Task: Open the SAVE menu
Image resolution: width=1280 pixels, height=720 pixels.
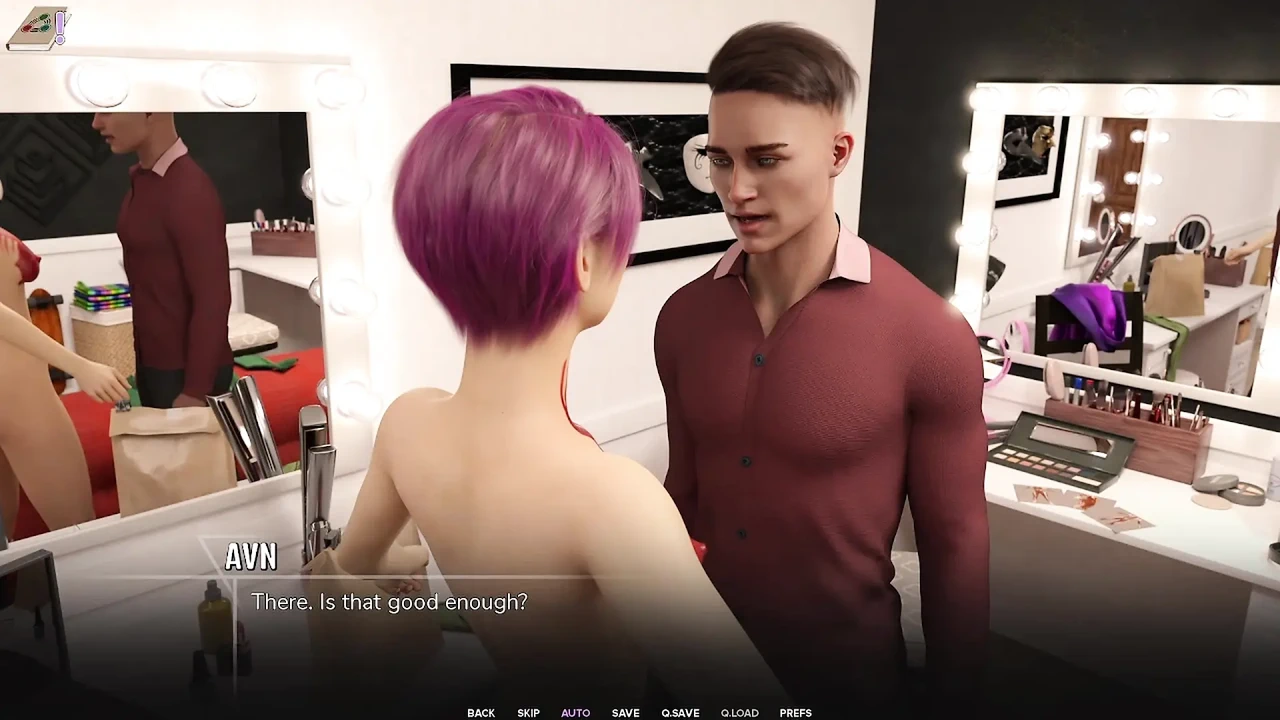Action: (x=625, y=712)
